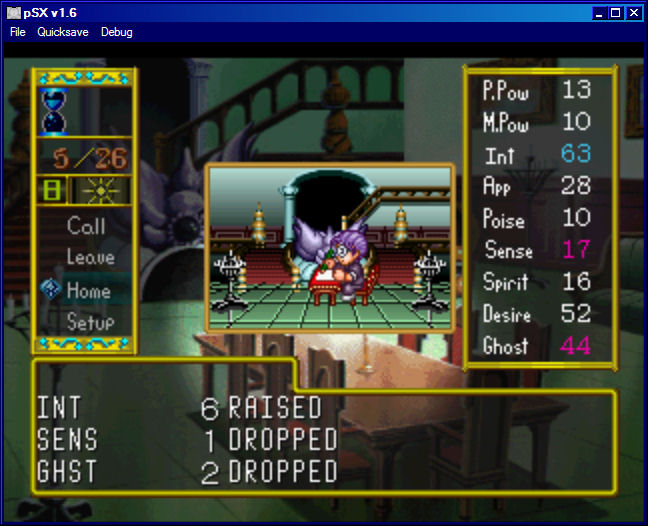Maximize the pSX emulator window
The width and height of the screenshot is (648, 526).
coord(616,12)
